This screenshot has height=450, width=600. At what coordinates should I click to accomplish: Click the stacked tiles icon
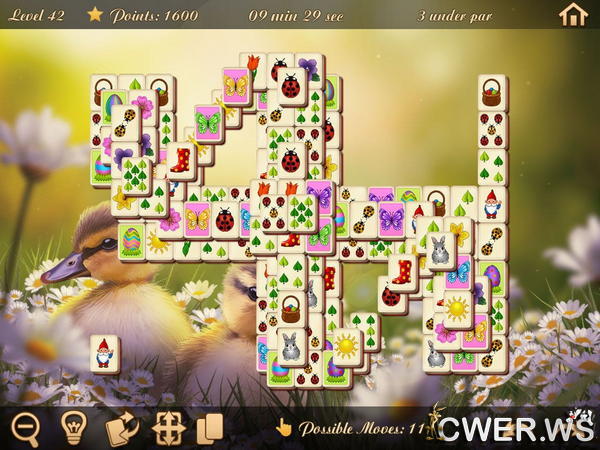click(210, 428)
